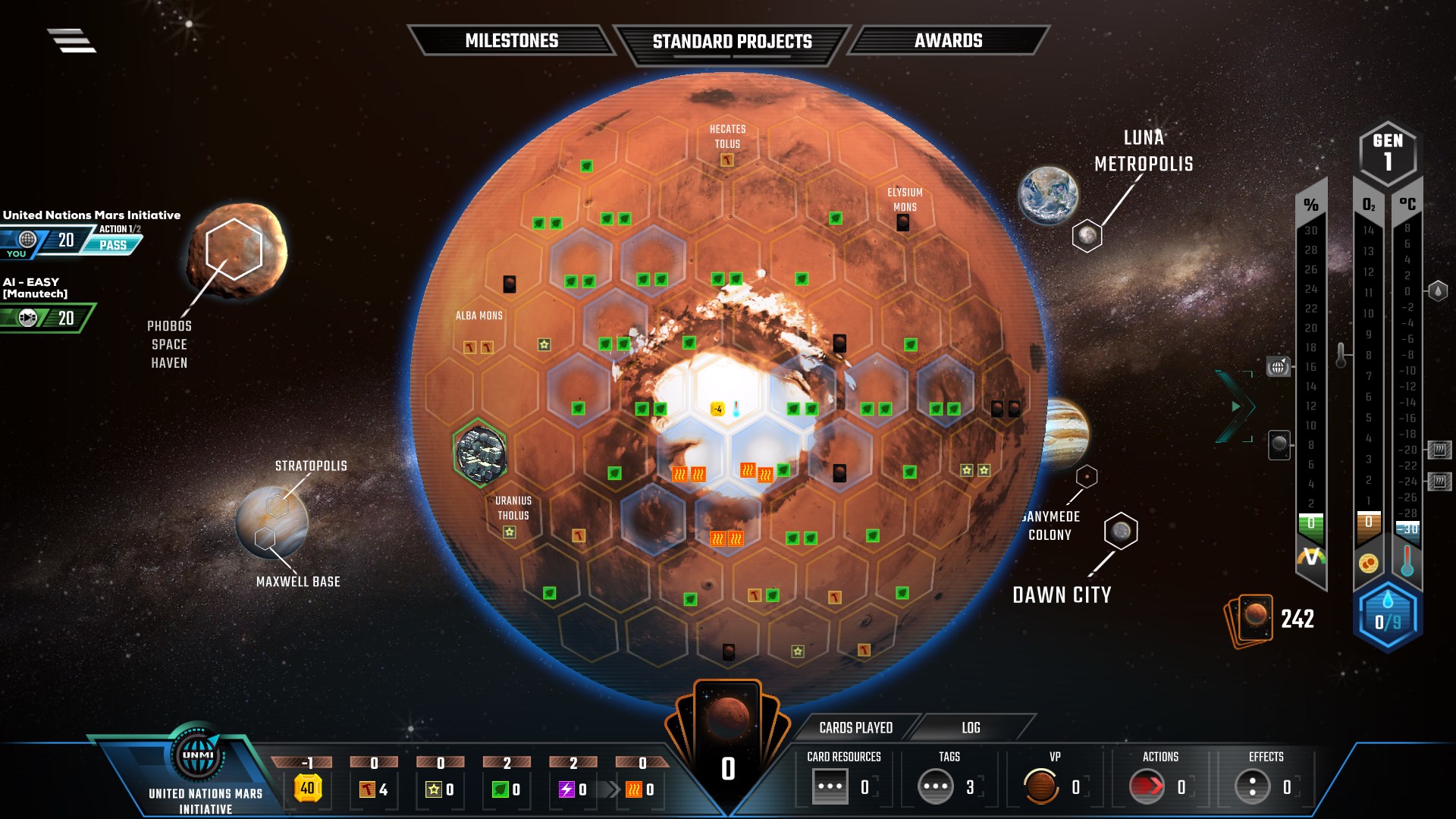Viewport: 1456px width, 819px height.
Task: Open the Awards panel
Action: coord(948,41)
